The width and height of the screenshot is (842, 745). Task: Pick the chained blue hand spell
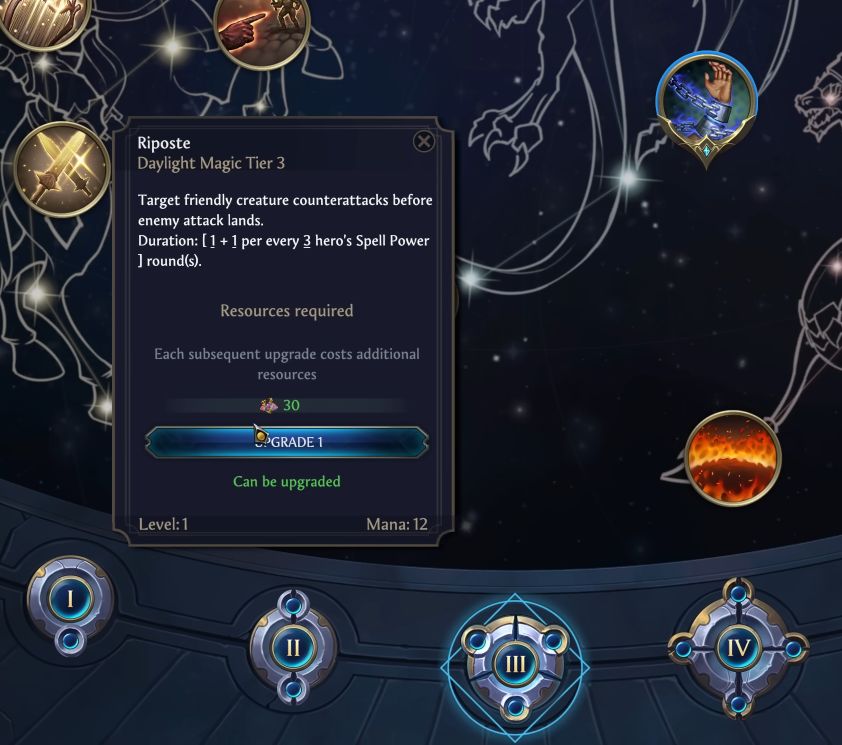pyautogui.click(x=706, y=101)
